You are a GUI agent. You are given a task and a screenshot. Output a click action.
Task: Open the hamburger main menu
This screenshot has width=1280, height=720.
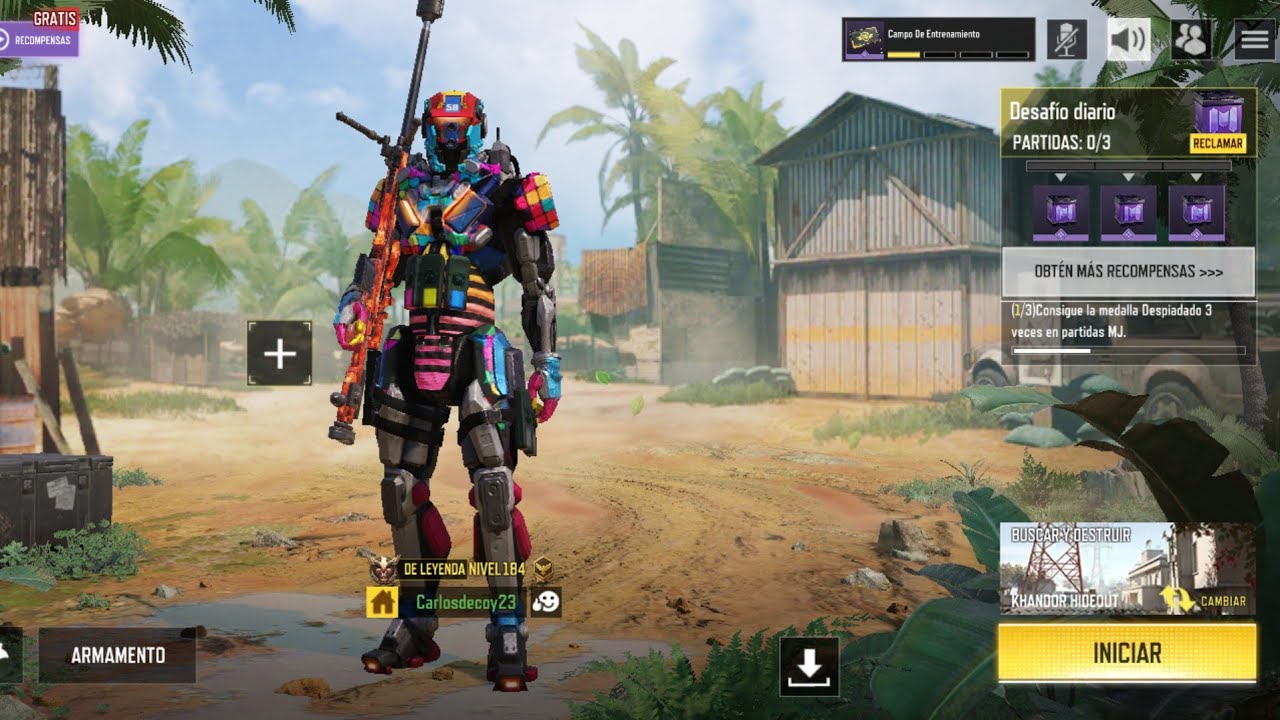click(x=1254, y=40)
